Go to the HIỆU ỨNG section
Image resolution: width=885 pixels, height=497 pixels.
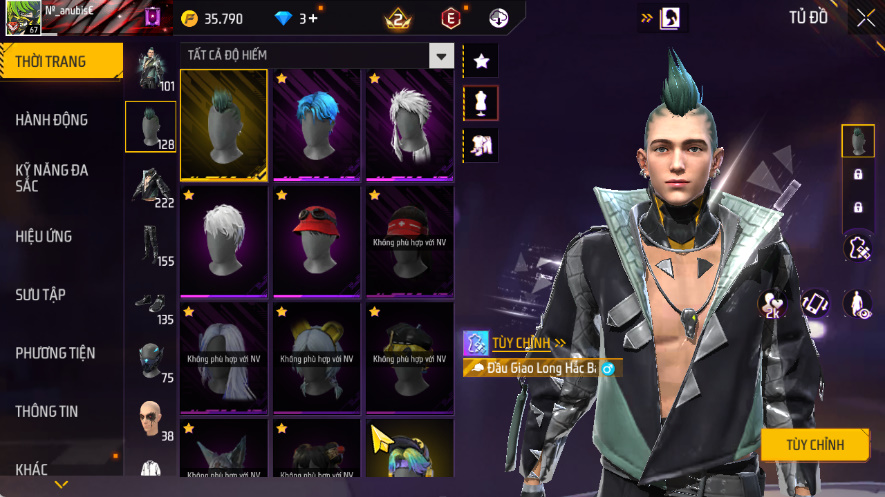pos(44,237)
